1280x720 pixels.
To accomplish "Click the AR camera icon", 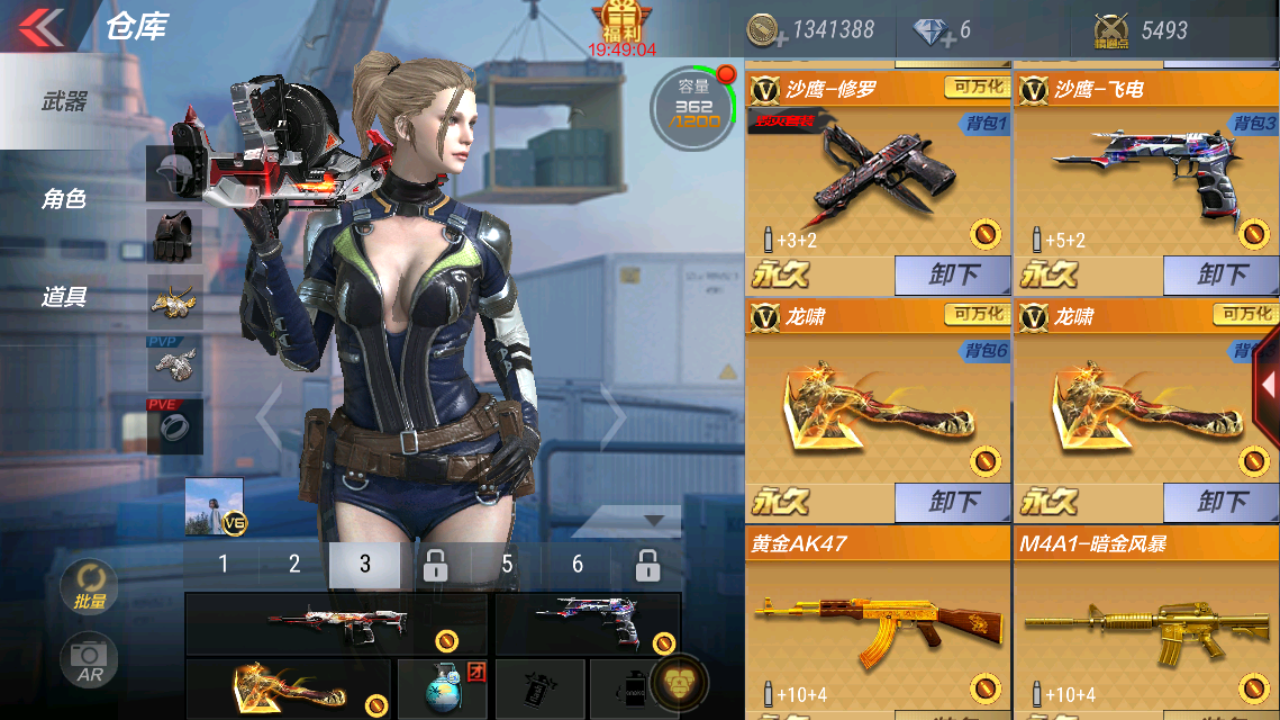I will (88, 660).
